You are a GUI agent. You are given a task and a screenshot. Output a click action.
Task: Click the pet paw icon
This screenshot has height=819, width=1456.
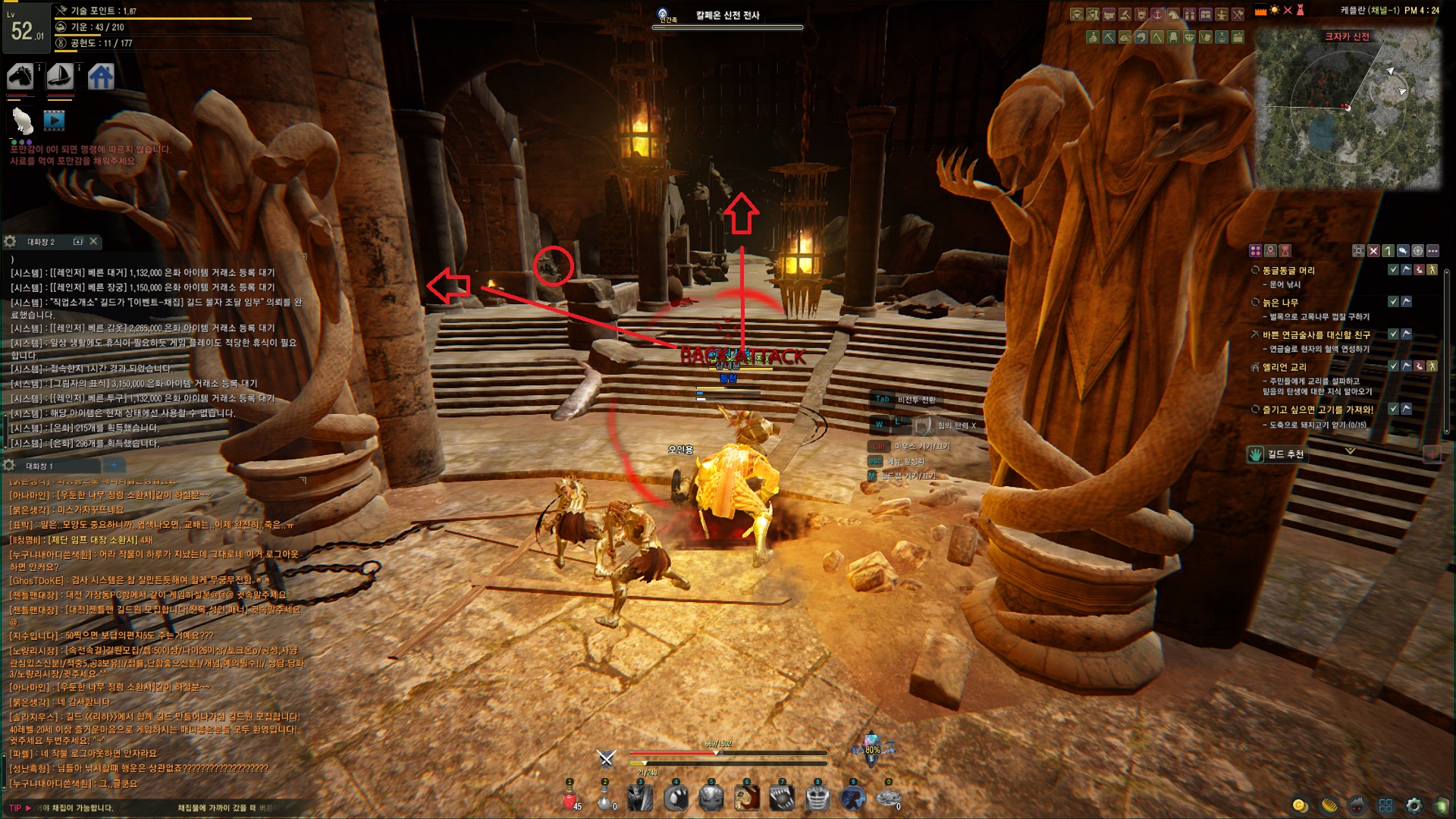(x=22, y=120)
